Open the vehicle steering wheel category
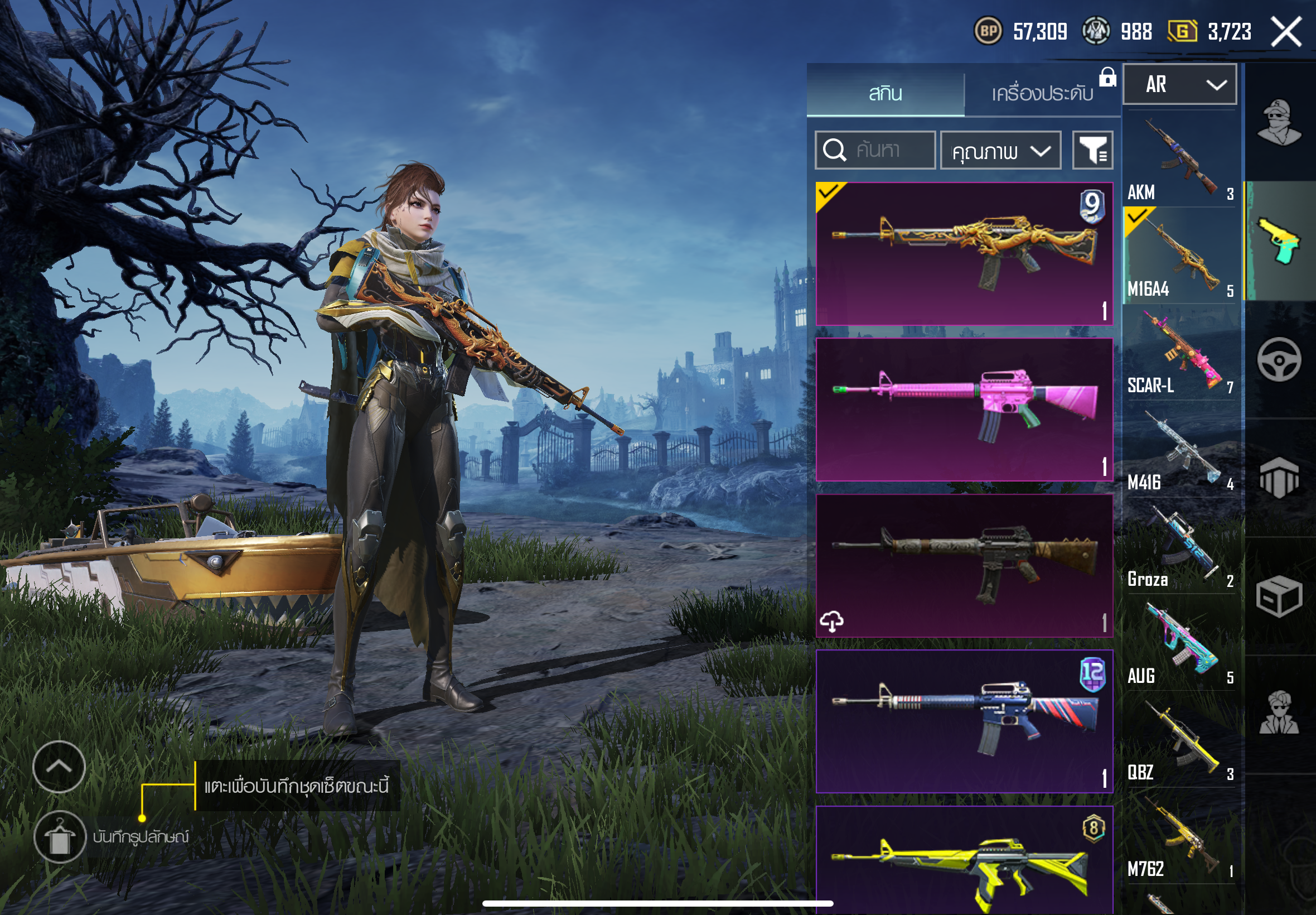 point(1279,359)
